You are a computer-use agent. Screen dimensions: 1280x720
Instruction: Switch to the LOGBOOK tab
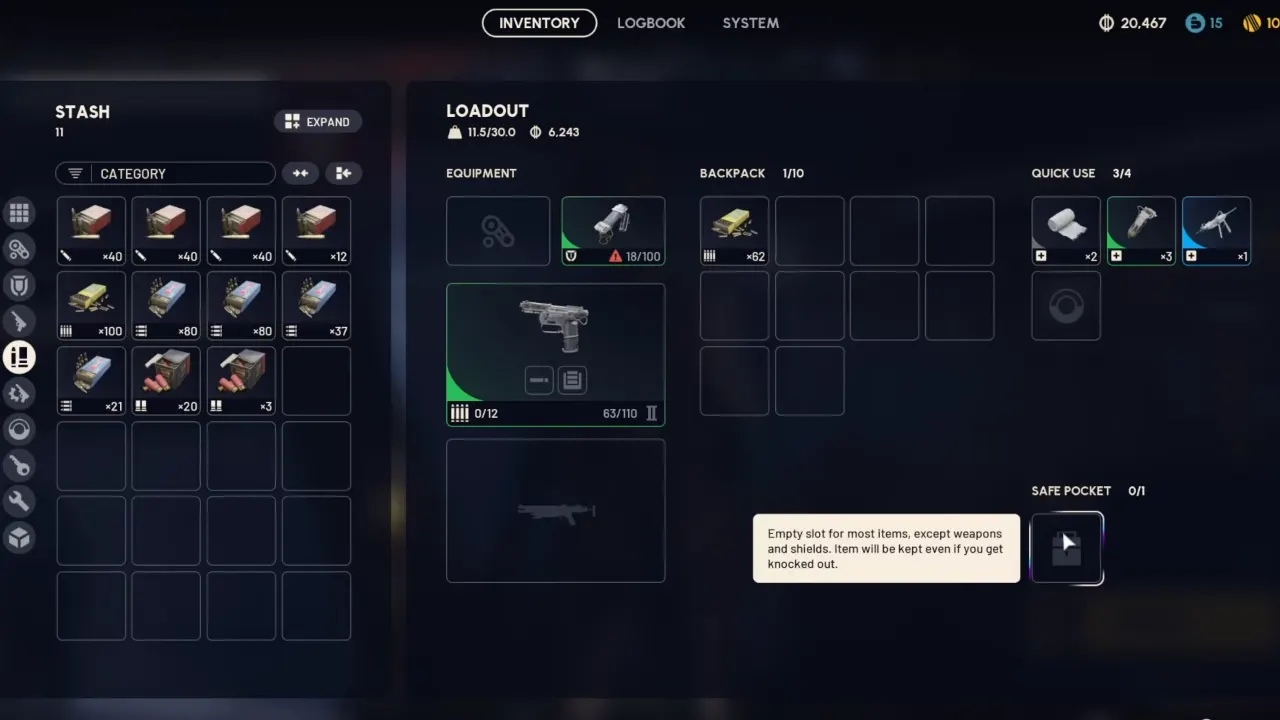point(651,23)
